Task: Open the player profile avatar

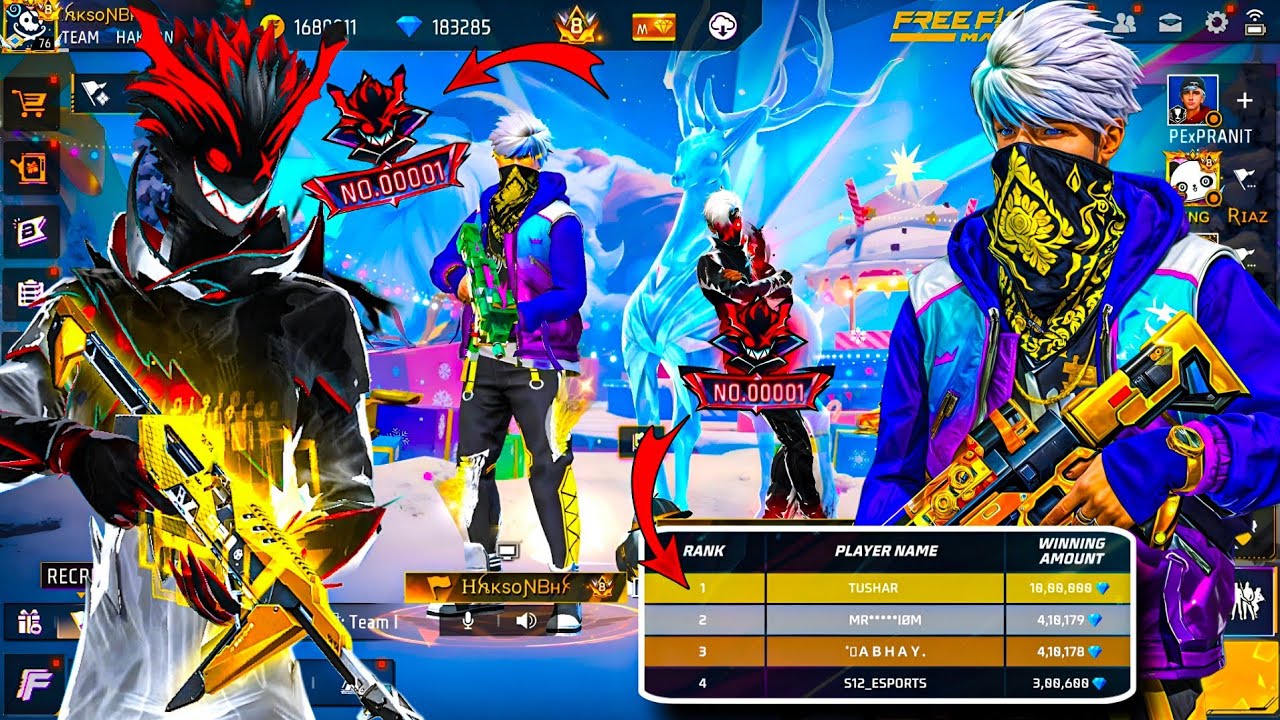Action: [27, 26]
